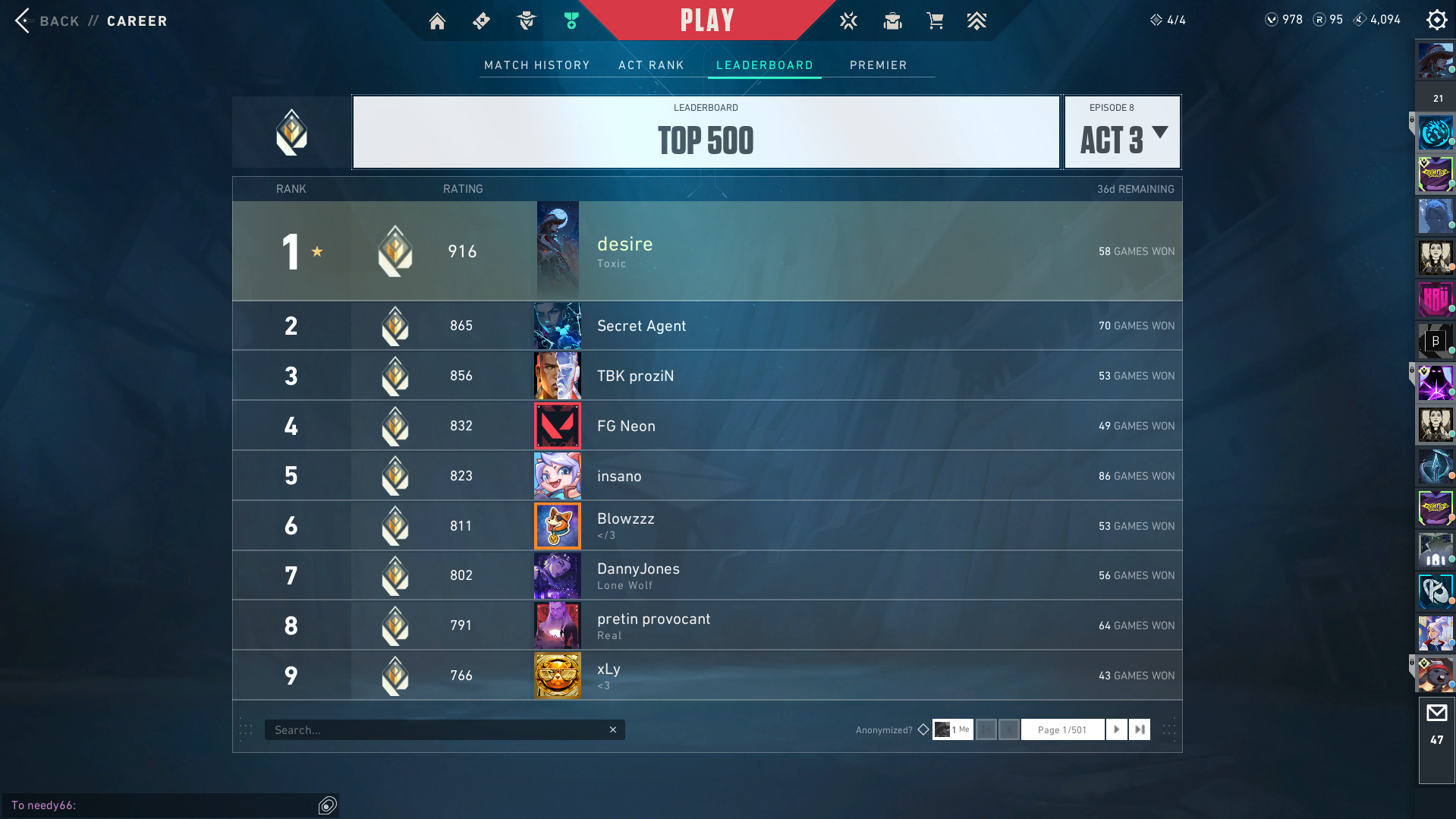Skip to last leaderboard page
Viewport: 1456px width, 819px height.
point(1139,729)
